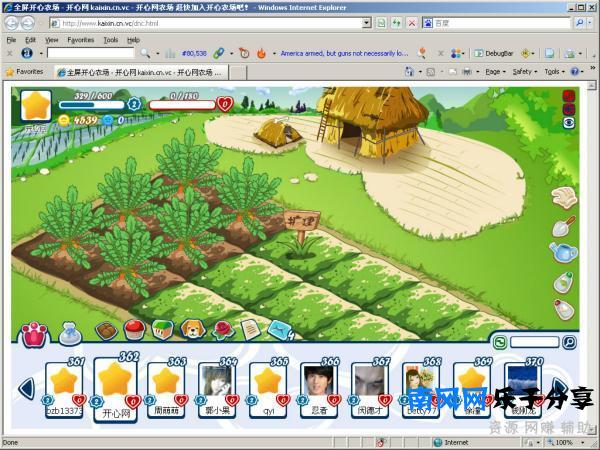Open the pink paw print menu
This screenshot has width=600, height=450.
coord(35,331)
